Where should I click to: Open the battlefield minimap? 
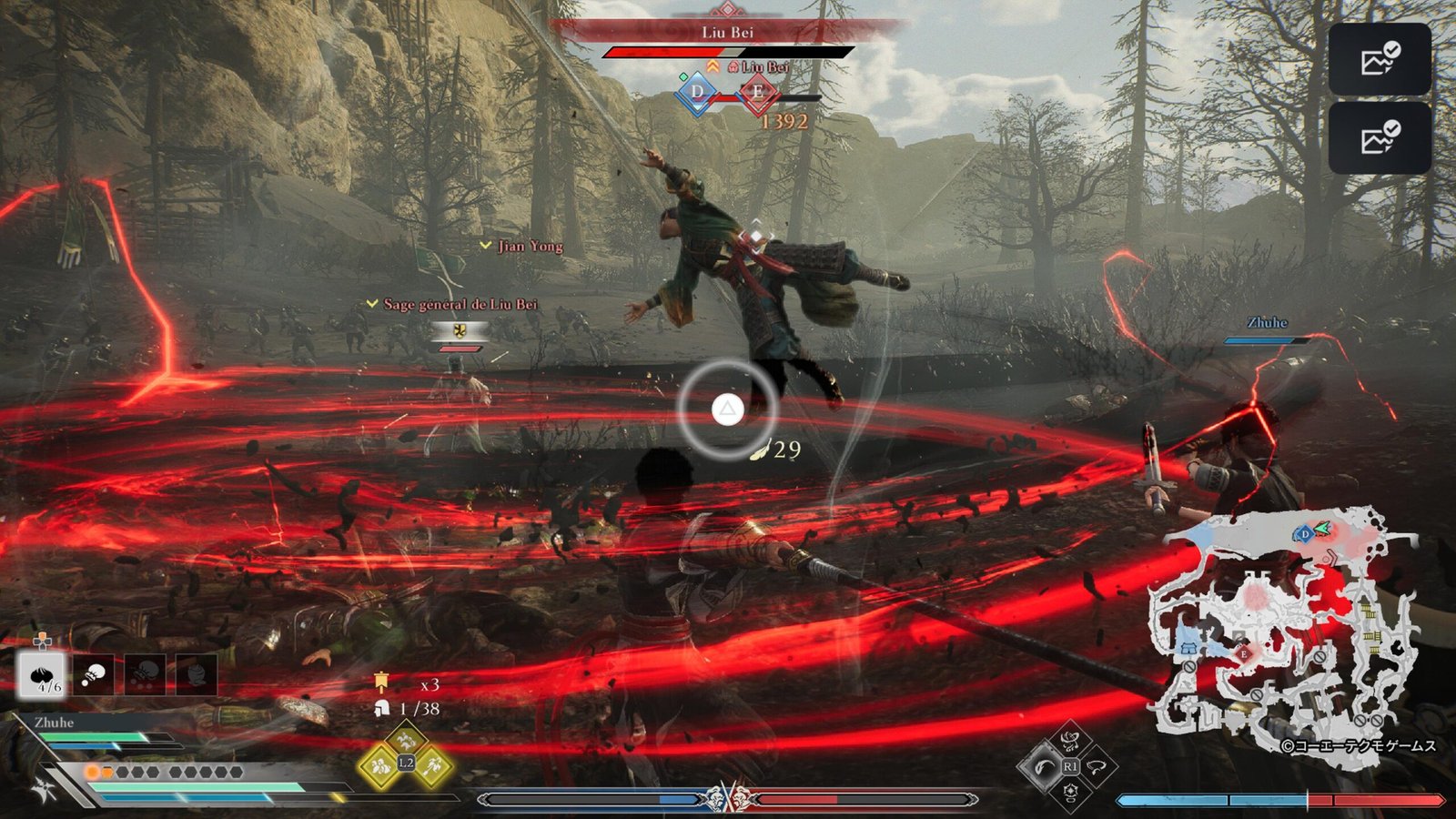[1283, 628]
